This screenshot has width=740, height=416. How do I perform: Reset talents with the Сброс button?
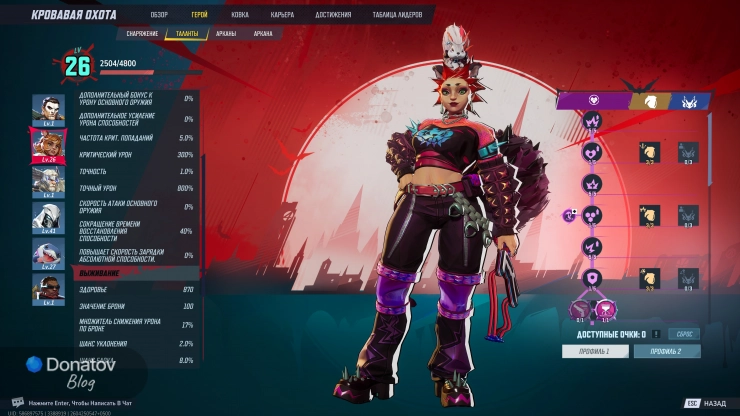click(684, 334)
